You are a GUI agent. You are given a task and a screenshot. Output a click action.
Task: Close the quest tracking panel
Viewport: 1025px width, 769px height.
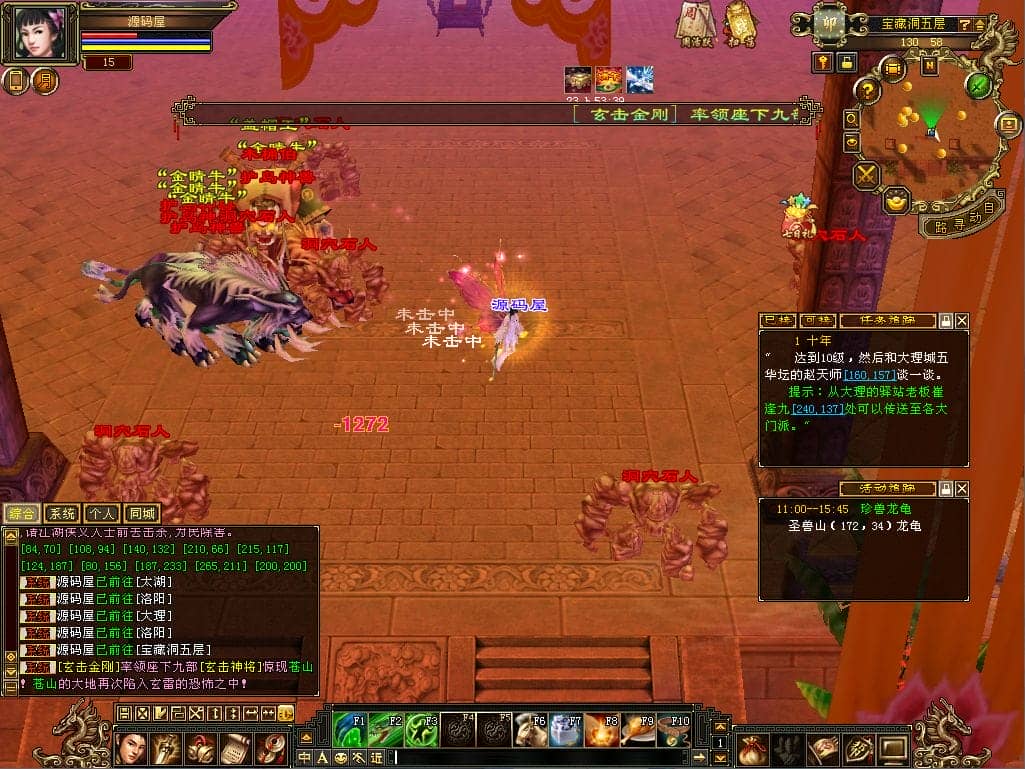pos(962,321)
